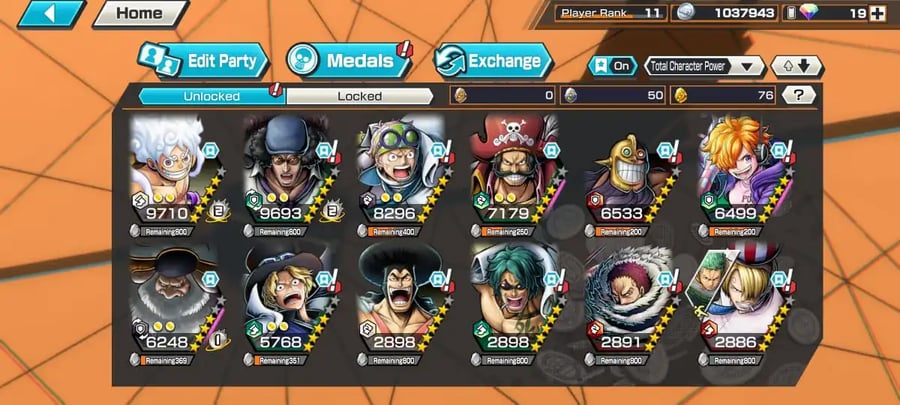Image resolution: width=900 pixels, height=405 pixels.
Task: Open the Edit Party menu
Action: [203, 61]
